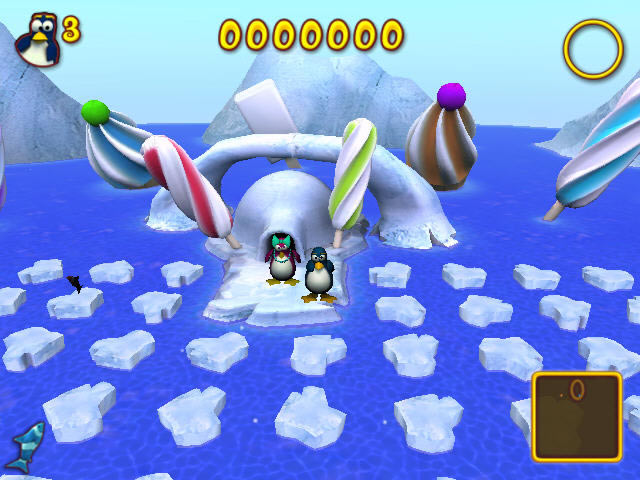Screen dimensions: 640x480
Task: Click the penguin lives icon
Action: tap(37, 40)
